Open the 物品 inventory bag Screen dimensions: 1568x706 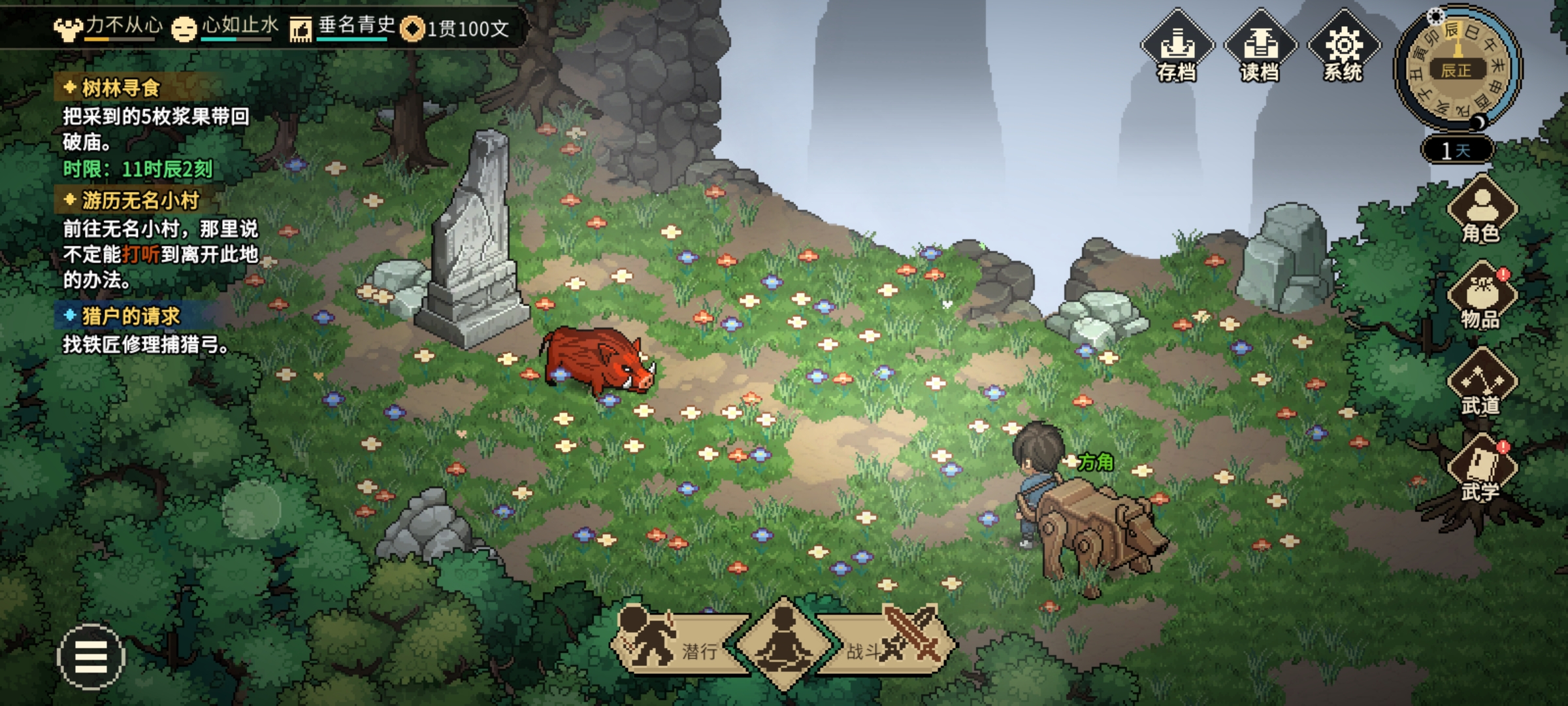click(1481, 297)
